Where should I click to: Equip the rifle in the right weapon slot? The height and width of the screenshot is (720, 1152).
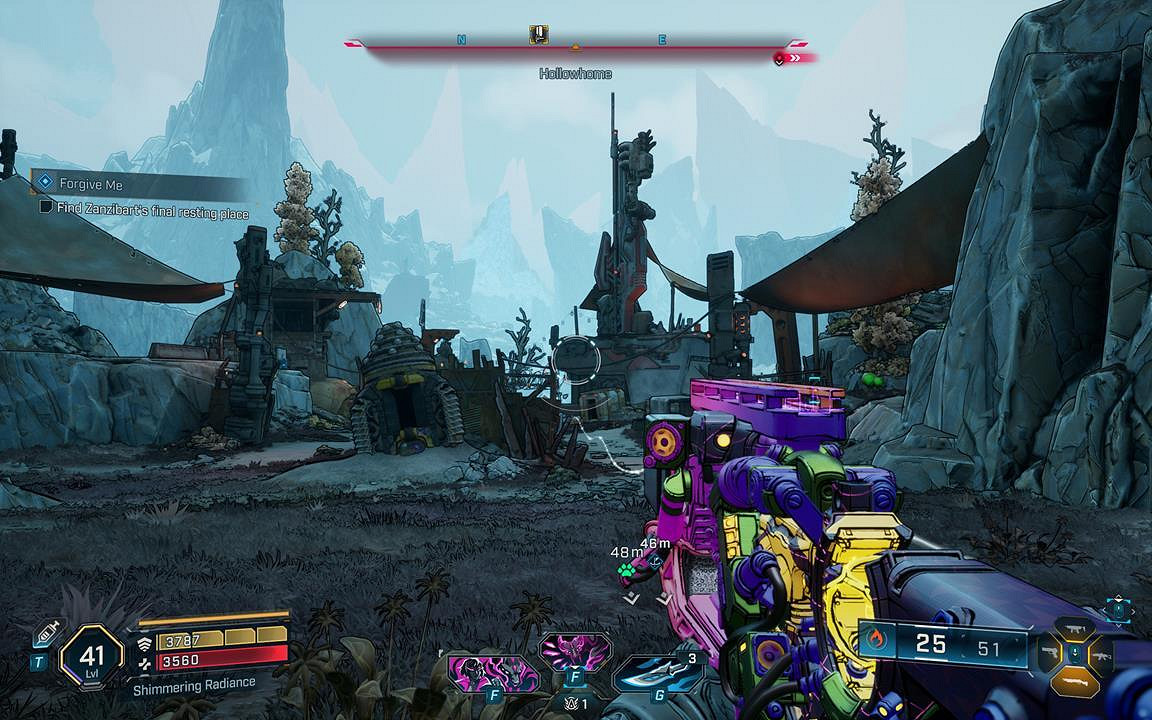(1102, 655)
